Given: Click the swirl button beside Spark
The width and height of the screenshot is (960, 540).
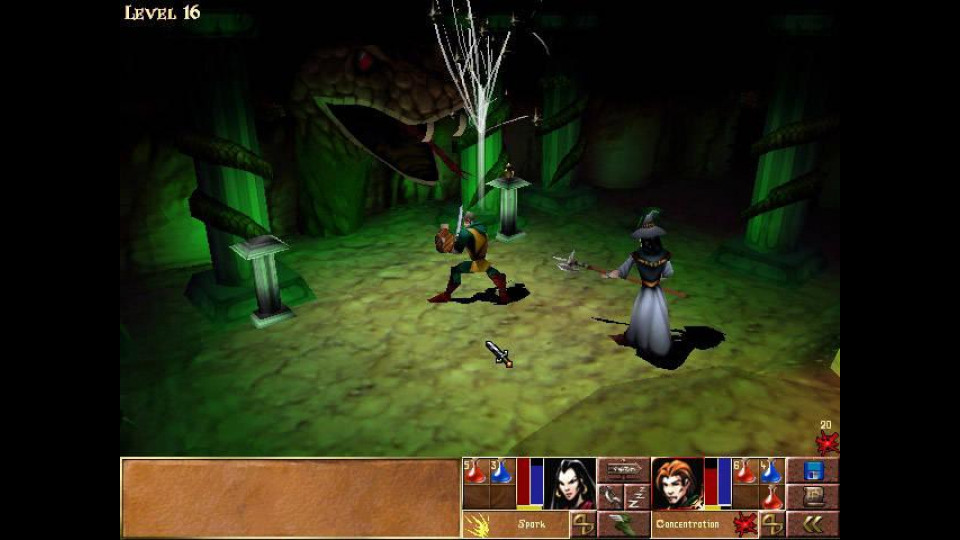Looking at the screenshot, I should point(583,523).
